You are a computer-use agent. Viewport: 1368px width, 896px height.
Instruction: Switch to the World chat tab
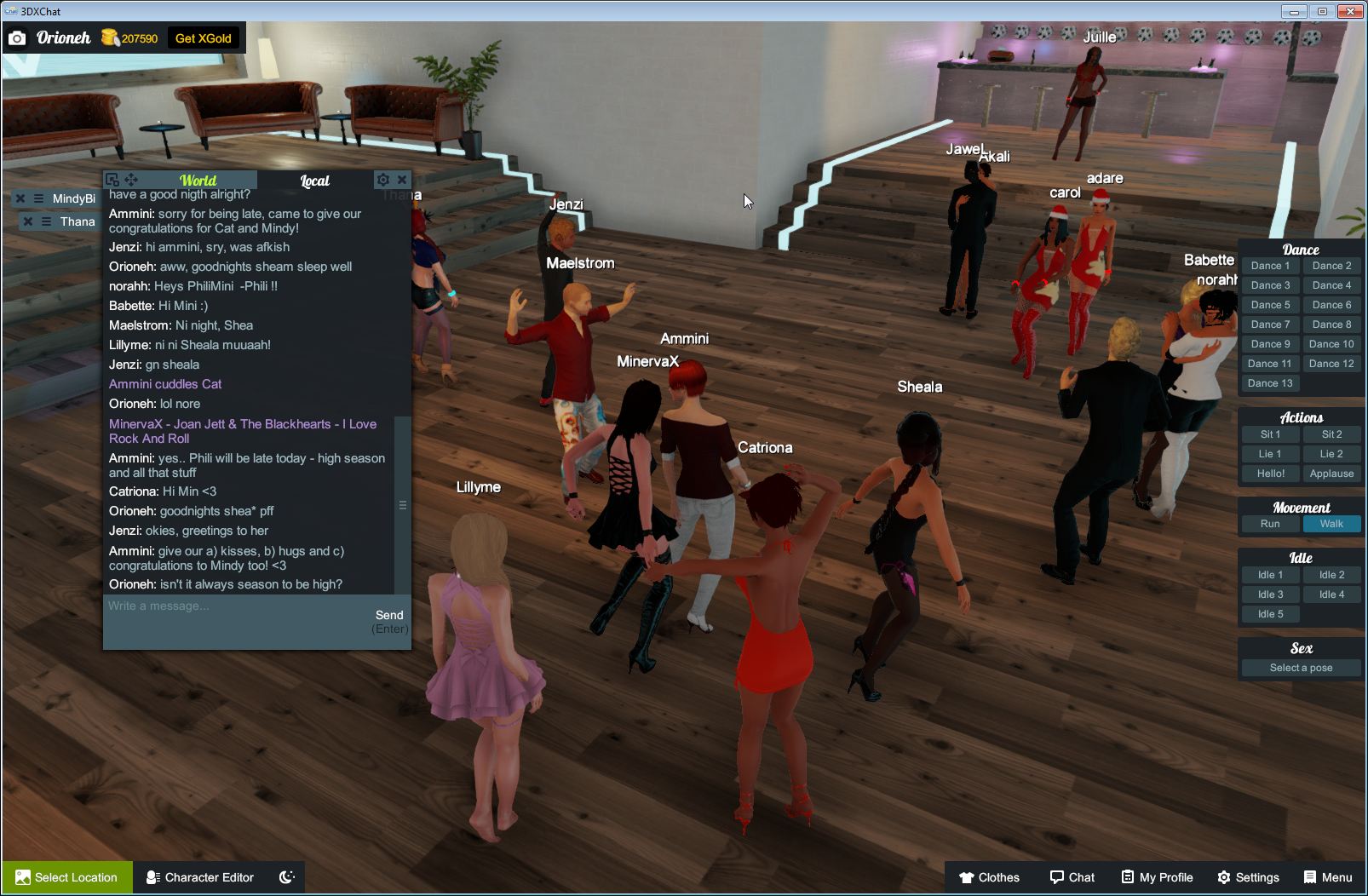[x=198, y=180]
